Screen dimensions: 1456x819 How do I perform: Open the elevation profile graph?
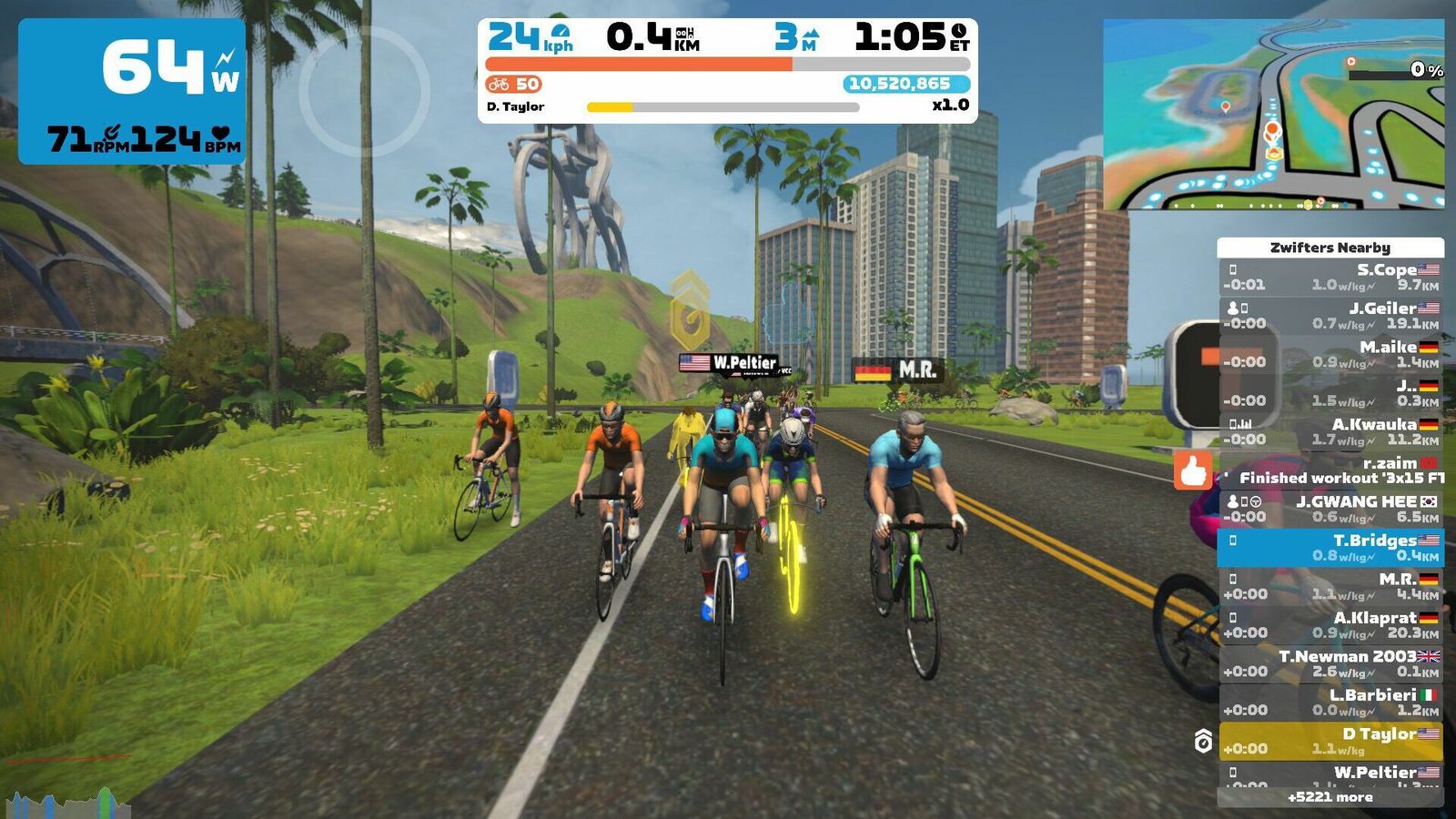(x=66, y=804)
